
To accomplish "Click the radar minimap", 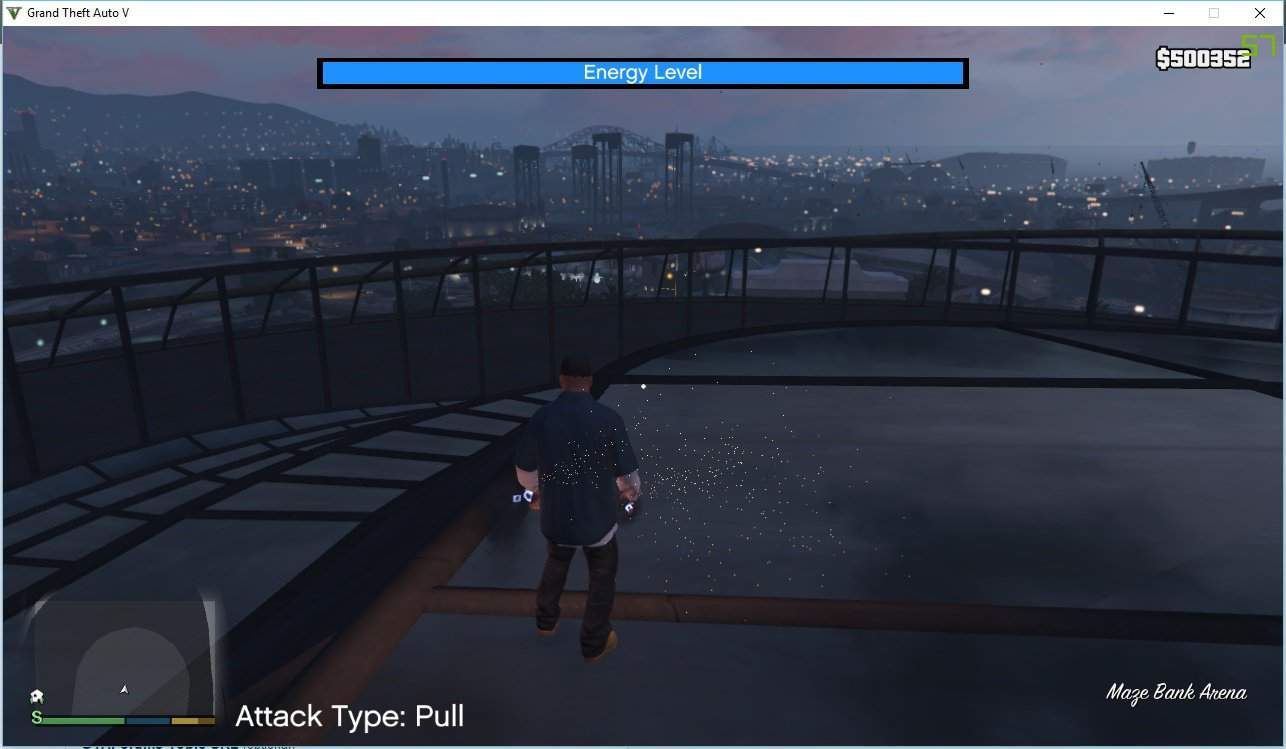I will tap(124, 656).
